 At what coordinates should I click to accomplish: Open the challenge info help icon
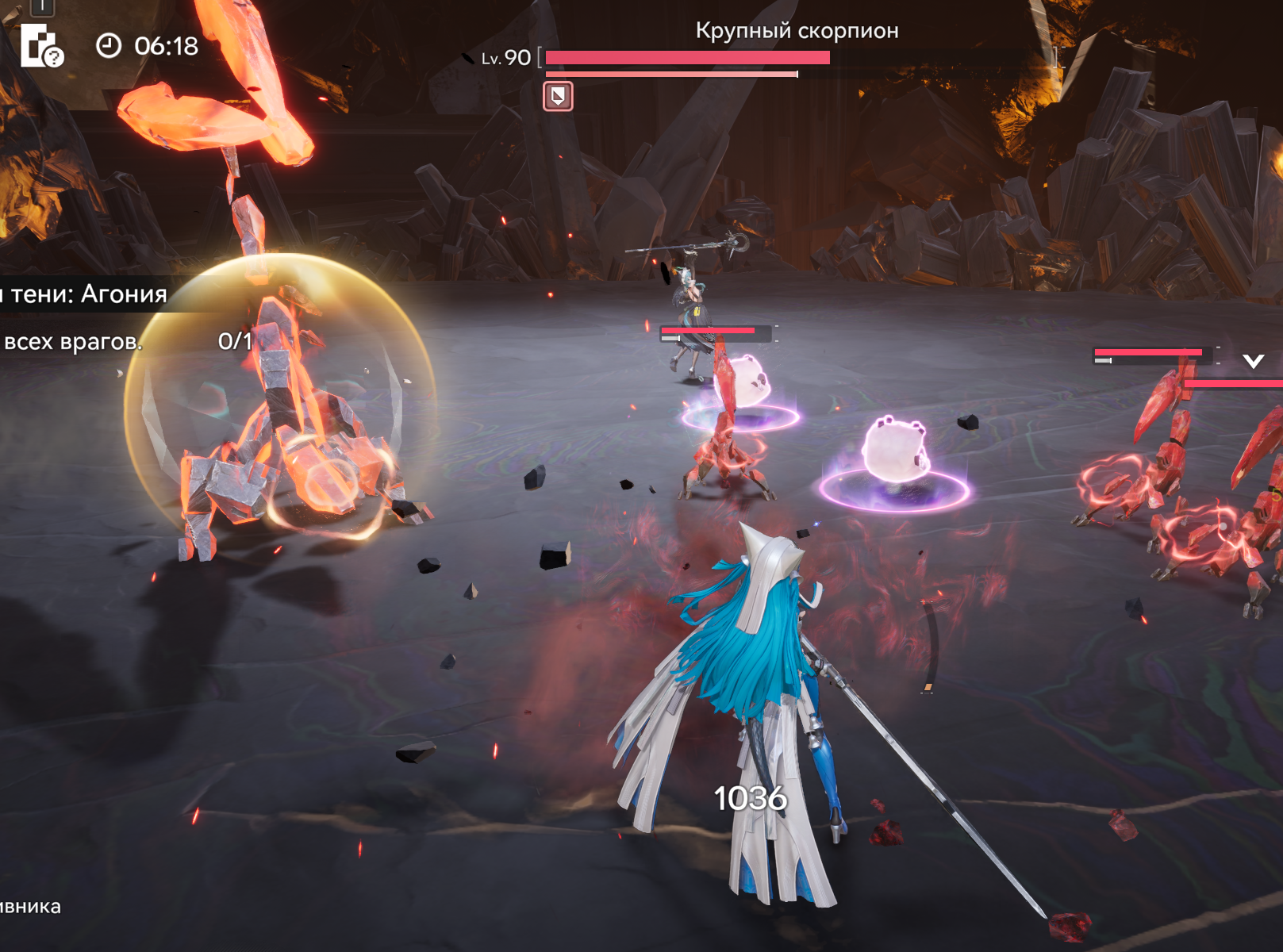(41, 46)
